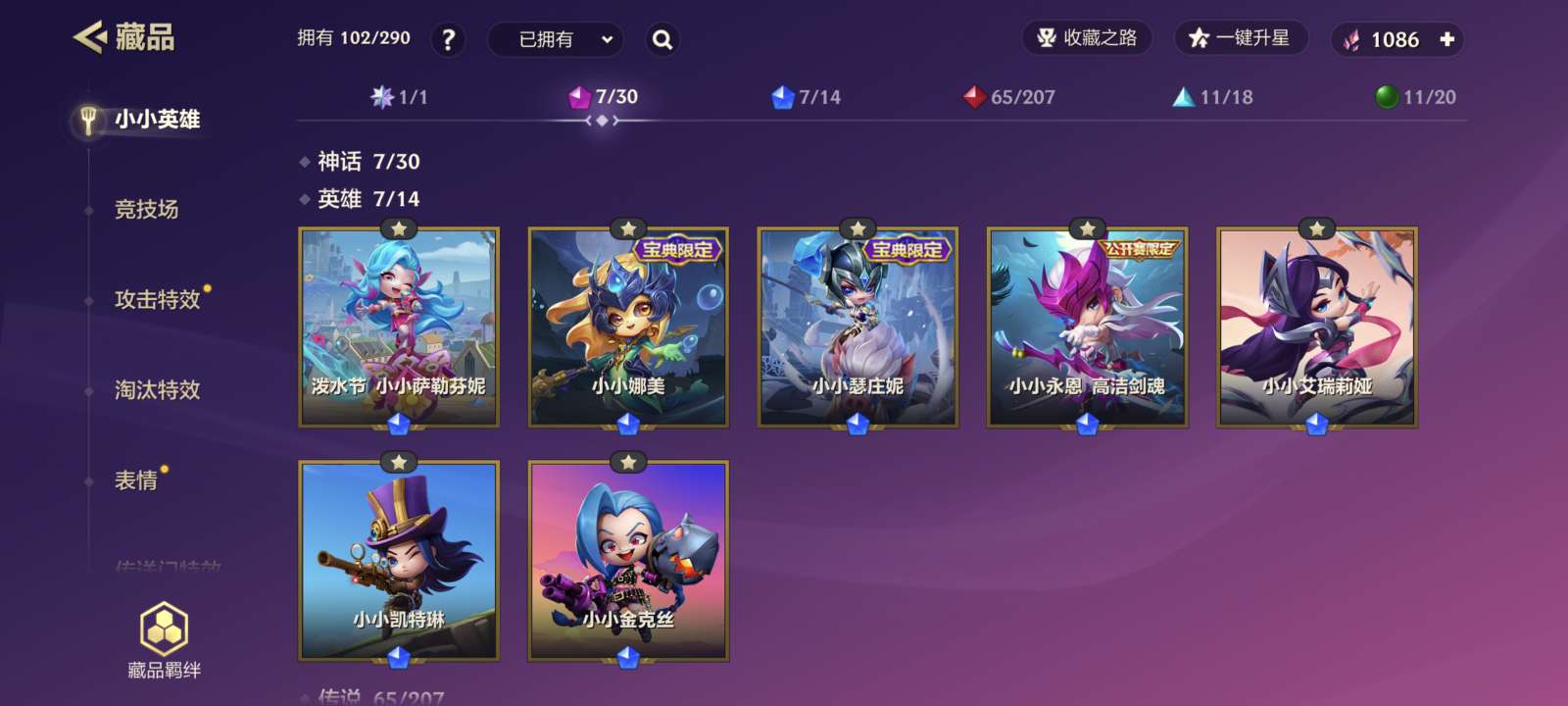Open the 淘汰特效 category
This screenshot has width=1568, height=706.
[x=157, y=389]
